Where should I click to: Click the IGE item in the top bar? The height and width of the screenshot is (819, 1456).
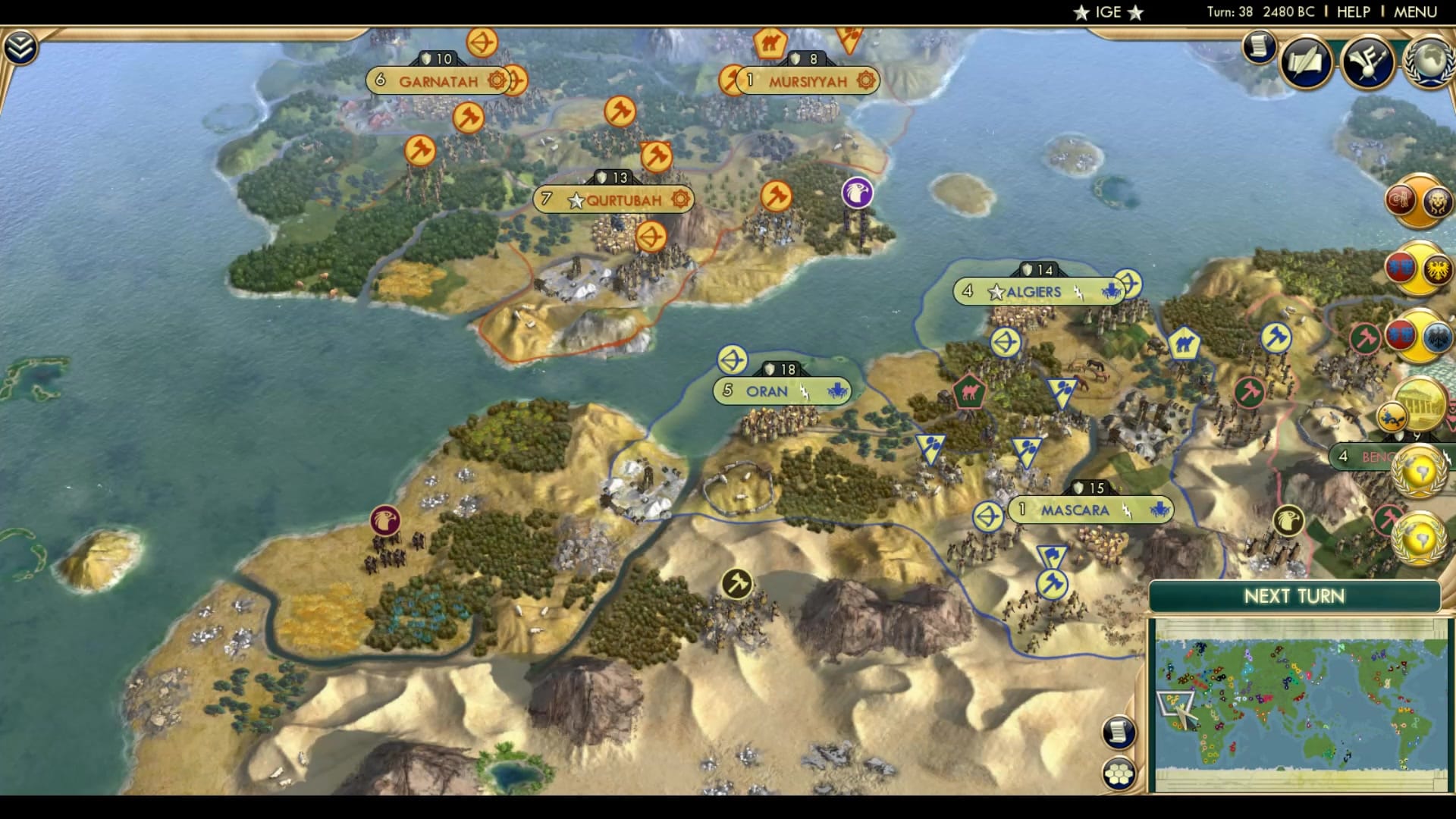pyautogui.click(x=1107, y=11)
